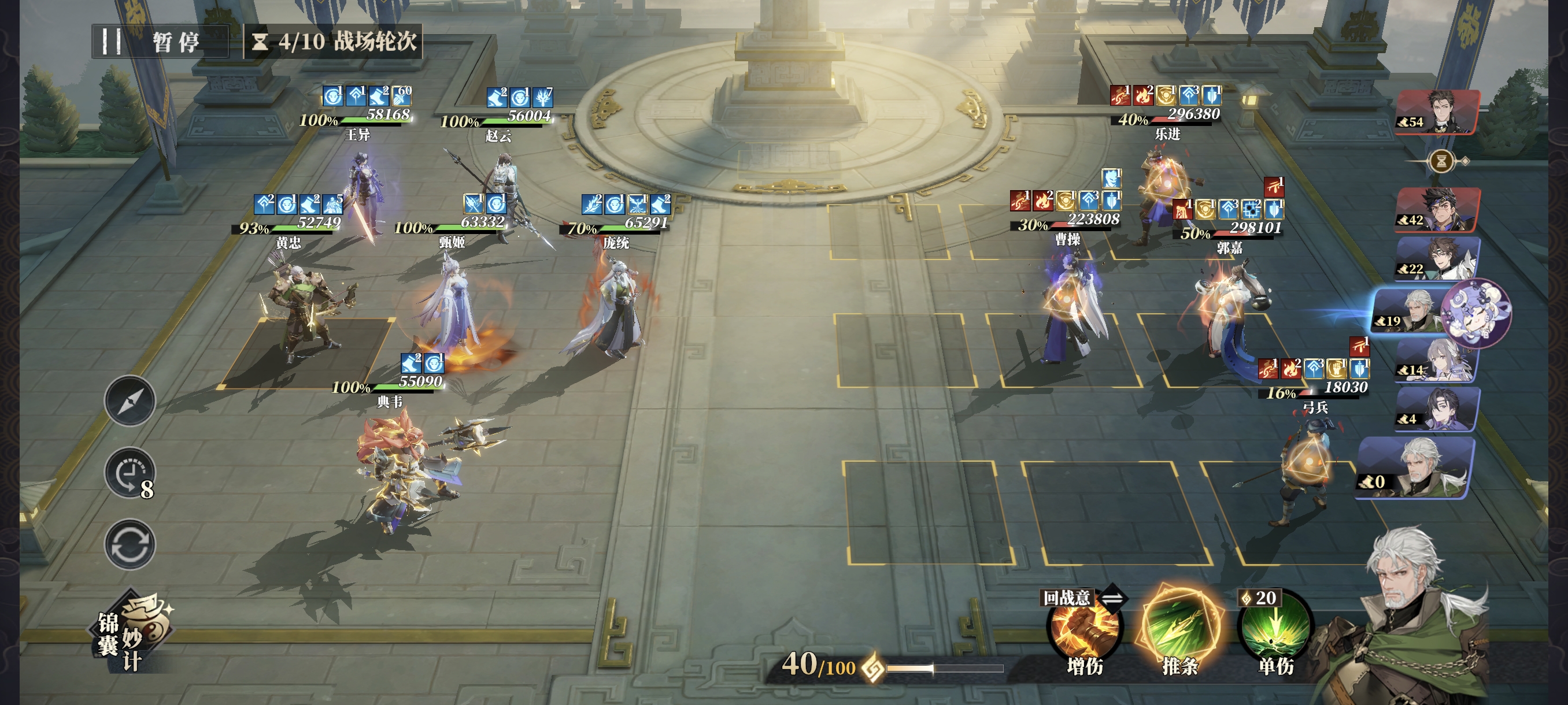Select the turn-order portrait with speed 42

point(1437,210)
